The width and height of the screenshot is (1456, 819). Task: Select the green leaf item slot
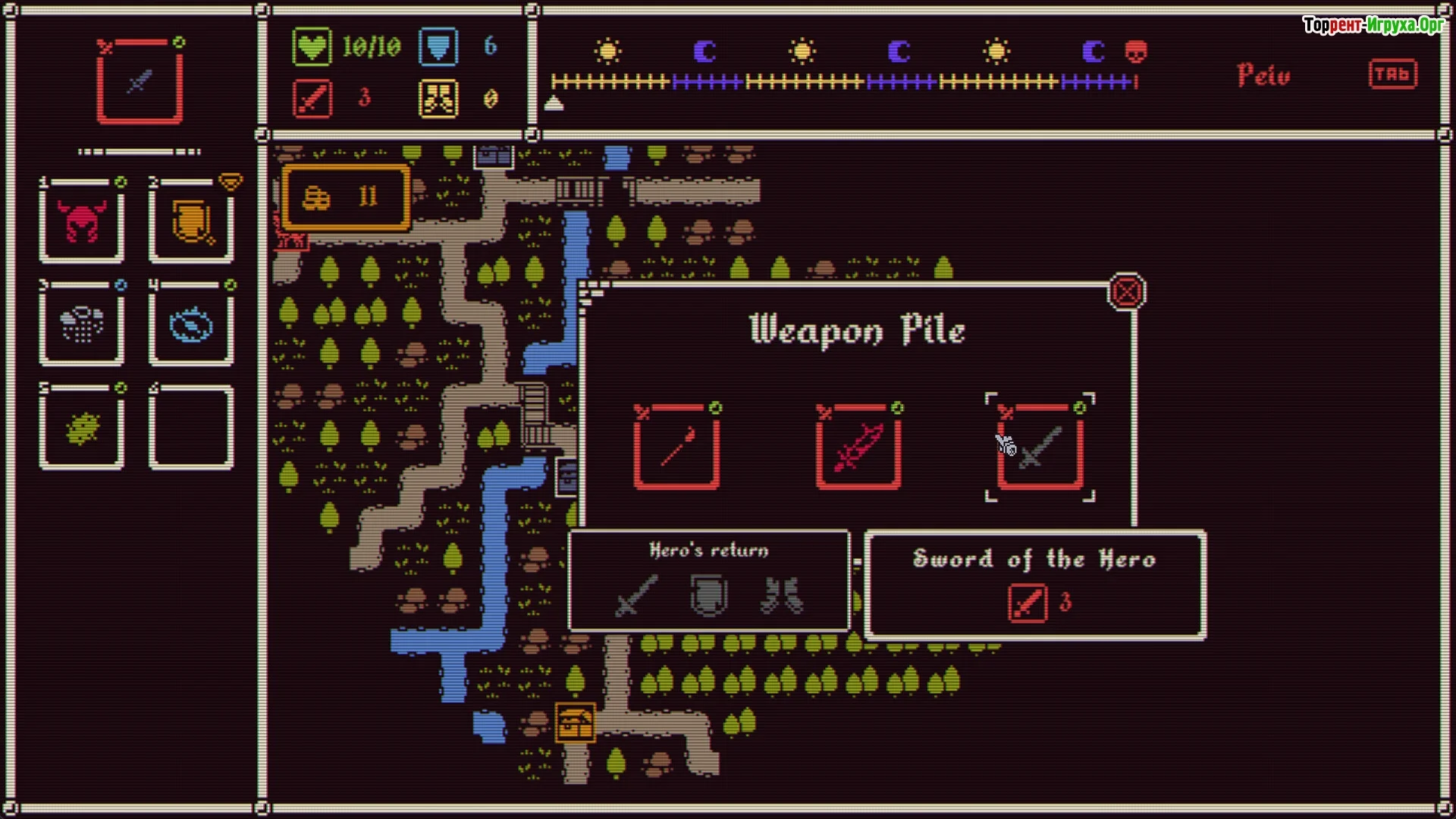(x=82, y=427)
